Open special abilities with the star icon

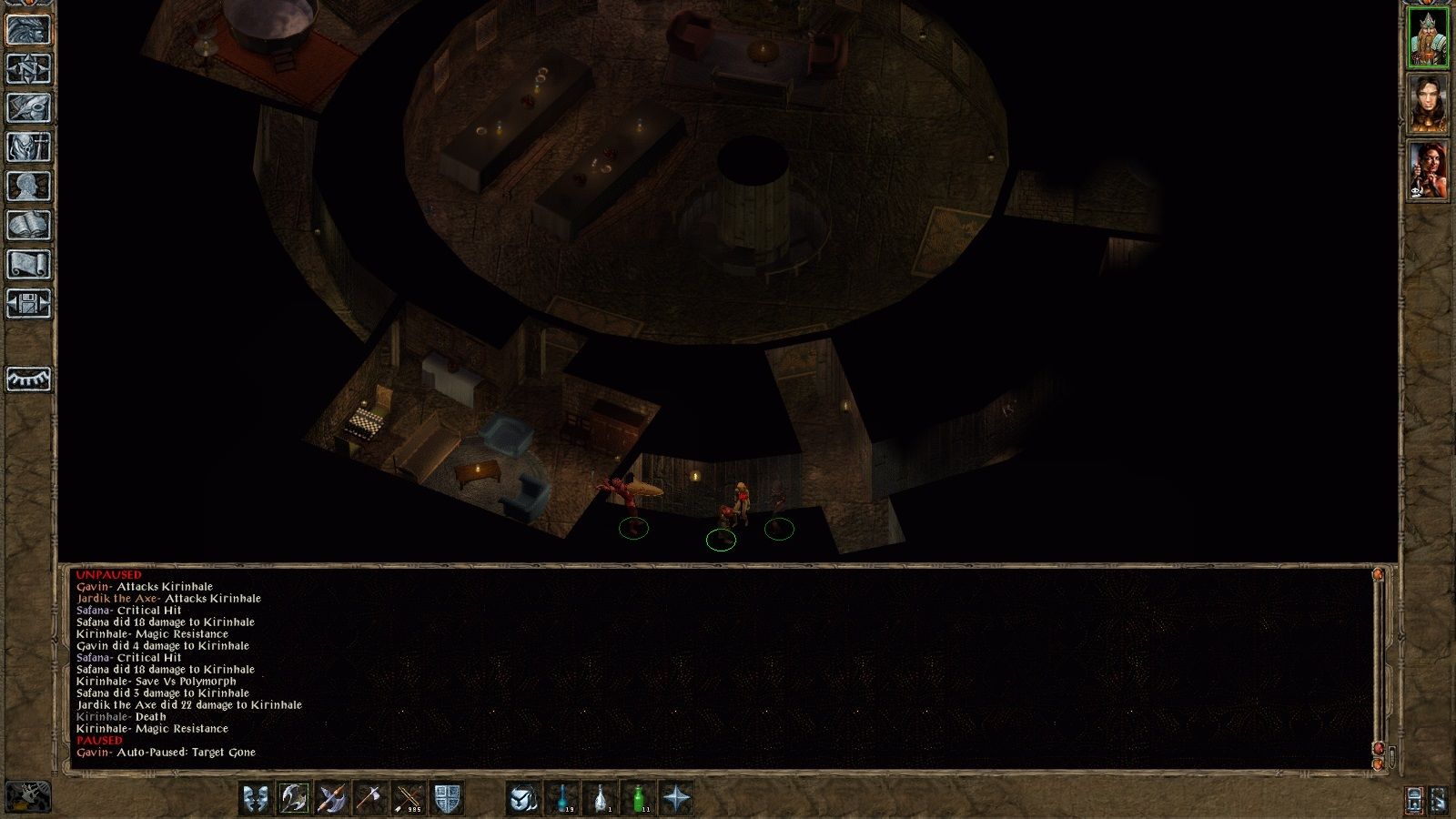tap(677, 798)
